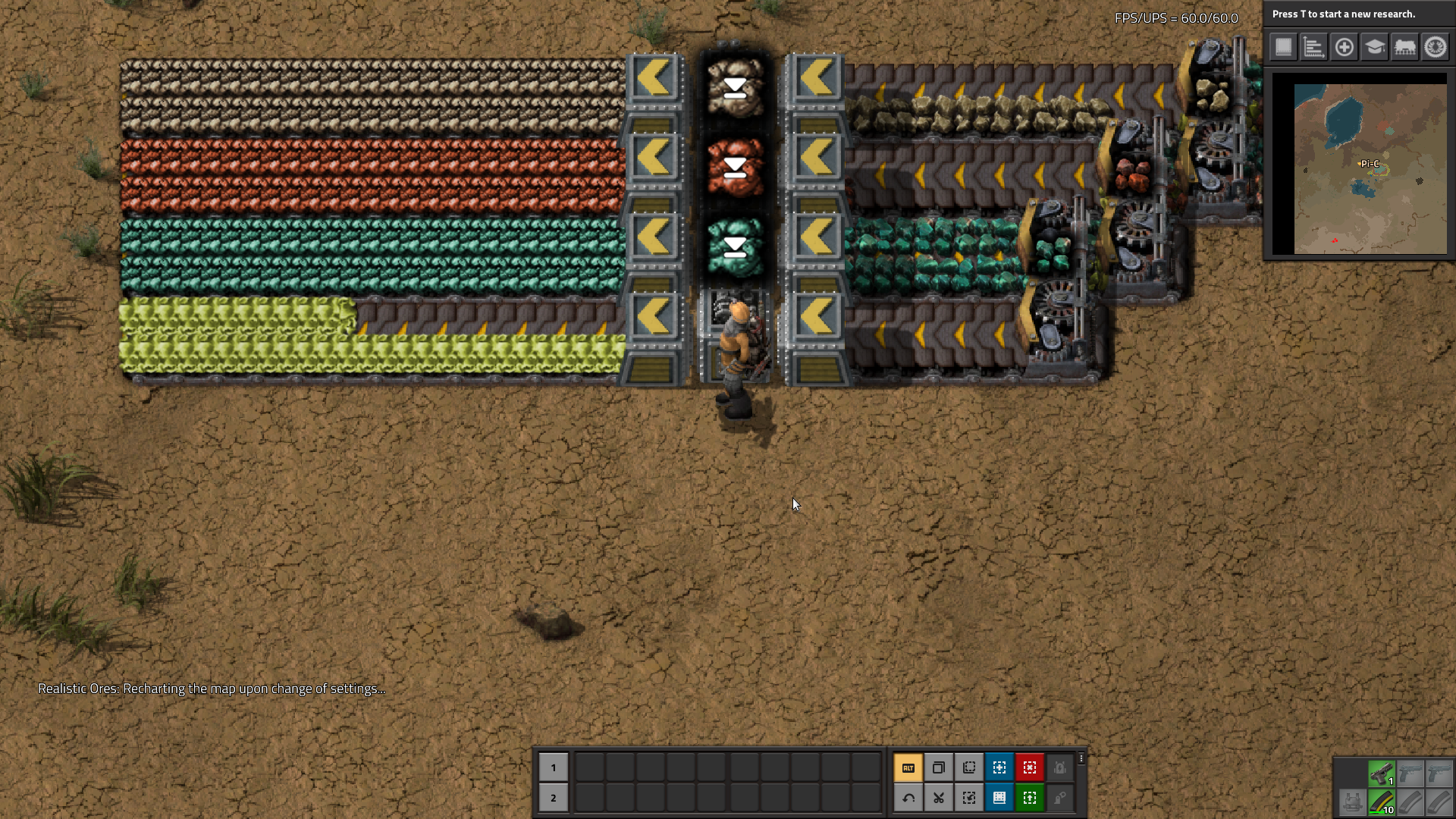The image size is (1456, 819).
Task: Switch to quickbar row 1
Action: tap(553, 767)
